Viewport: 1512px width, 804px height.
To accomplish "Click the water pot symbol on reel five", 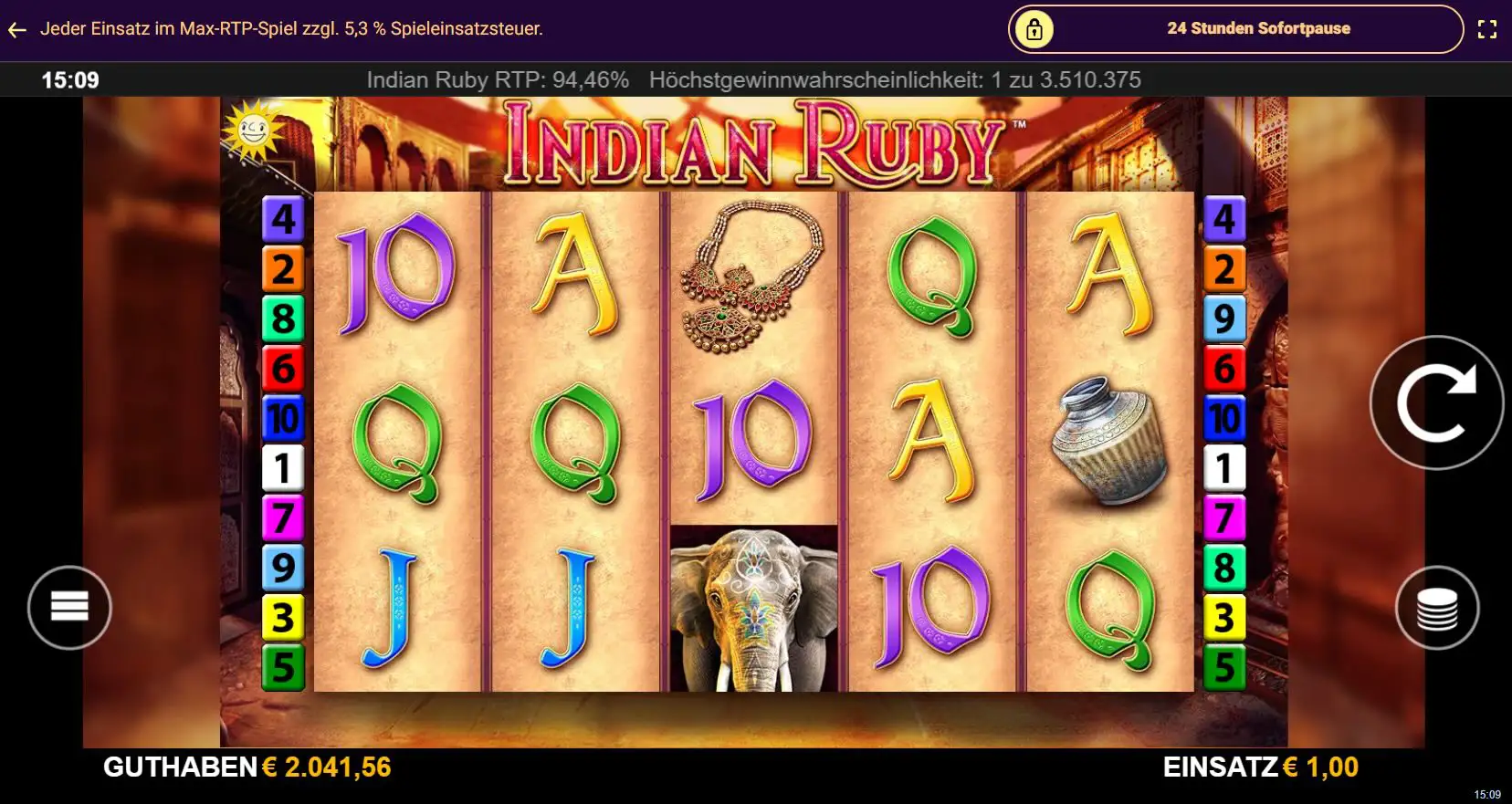I will point(1110,438).
